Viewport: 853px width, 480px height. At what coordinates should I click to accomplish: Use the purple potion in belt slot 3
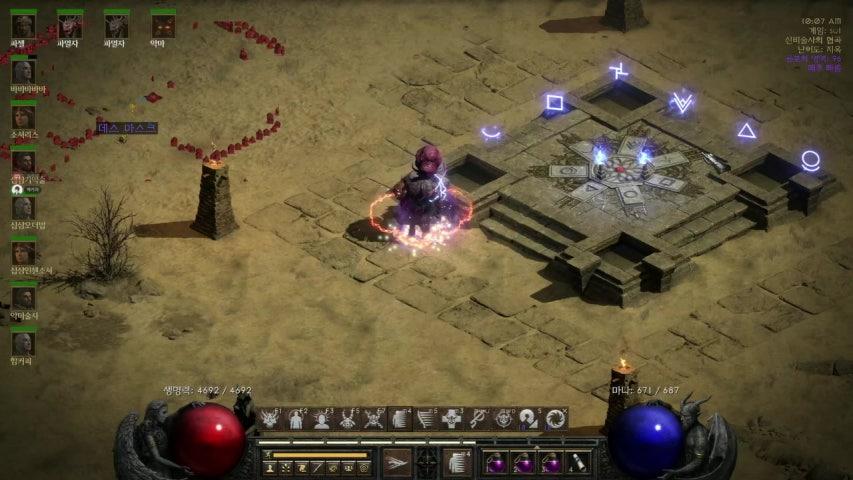pos(549,463)
